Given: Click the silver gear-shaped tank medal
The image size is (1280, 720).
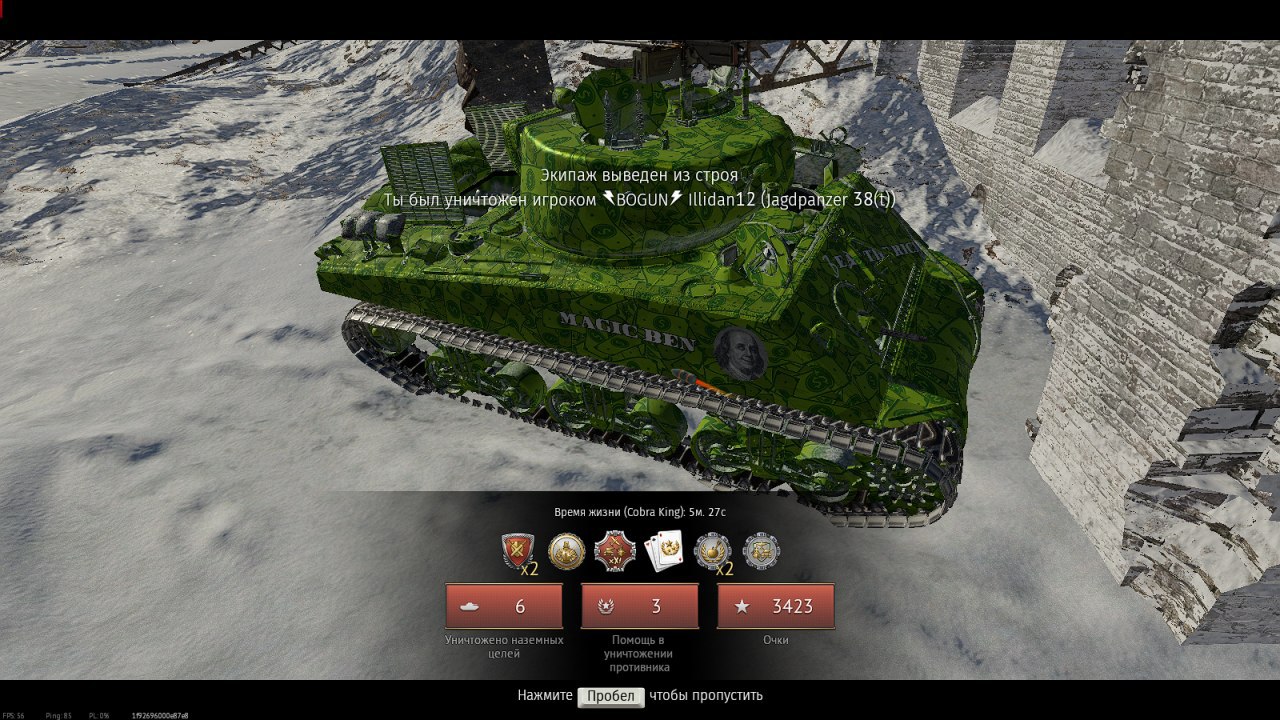Looking at the screenshot, I should pyautogui.click(x=761, y=551).
